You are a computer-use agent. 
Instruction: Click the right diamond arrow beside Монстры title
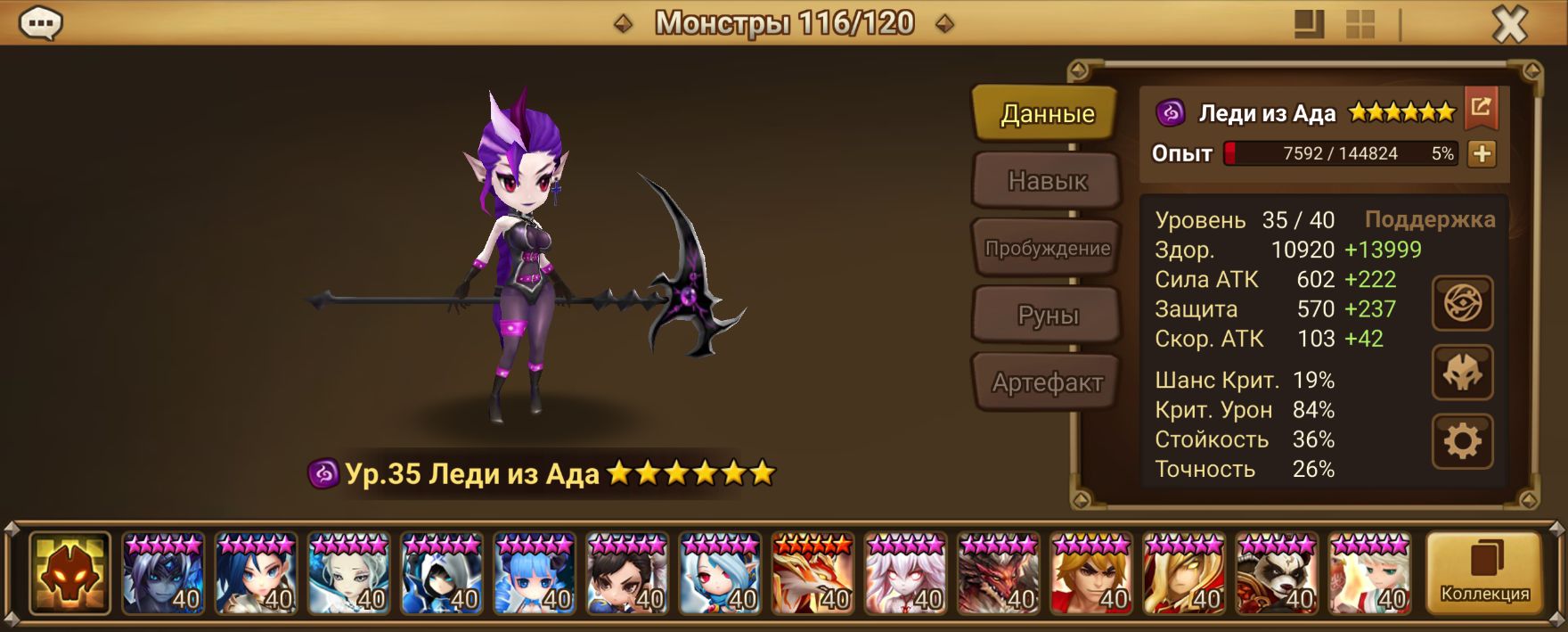point(944,24)
